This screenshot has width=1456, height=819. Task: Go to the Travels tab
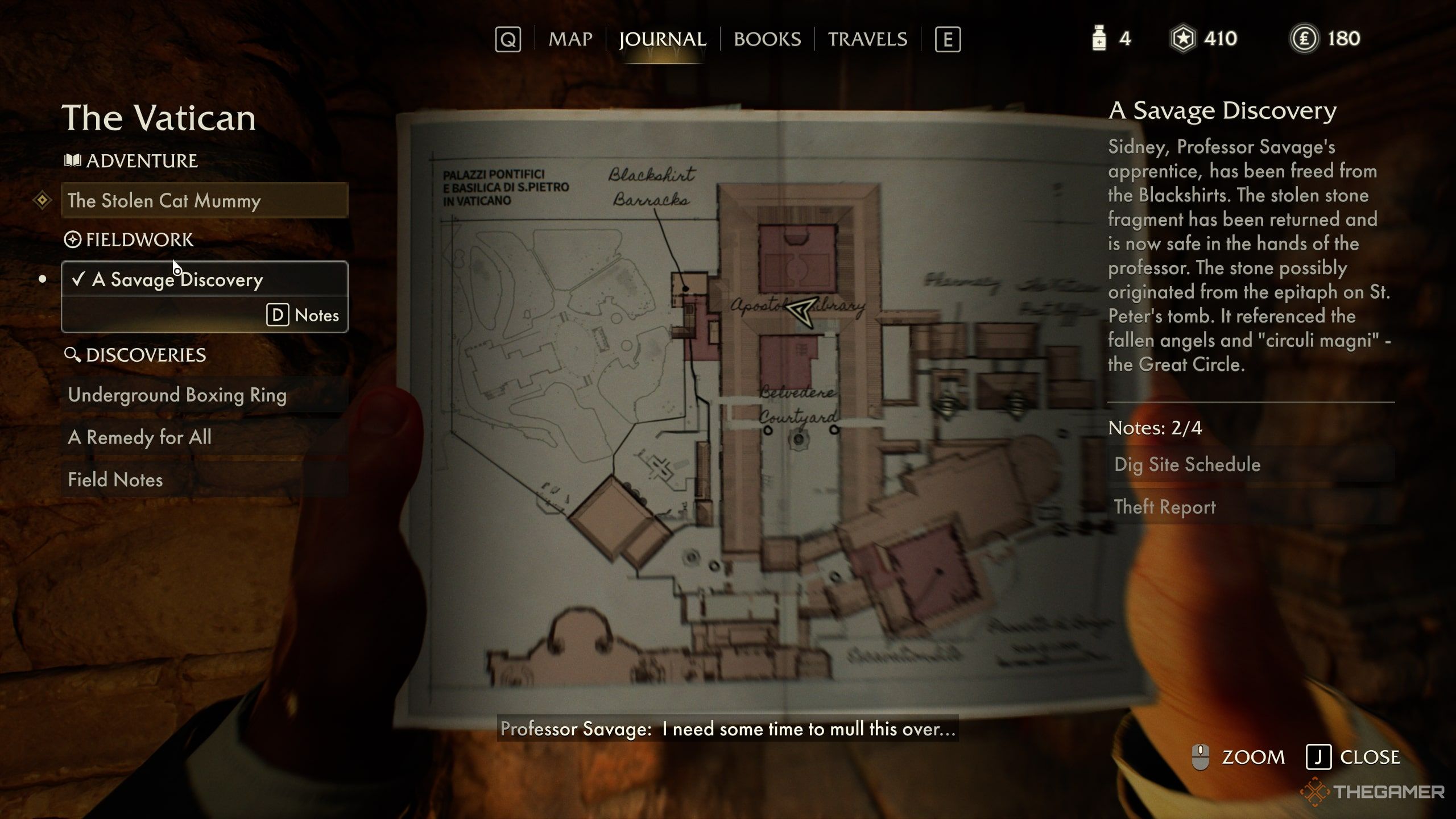(867, 39)
